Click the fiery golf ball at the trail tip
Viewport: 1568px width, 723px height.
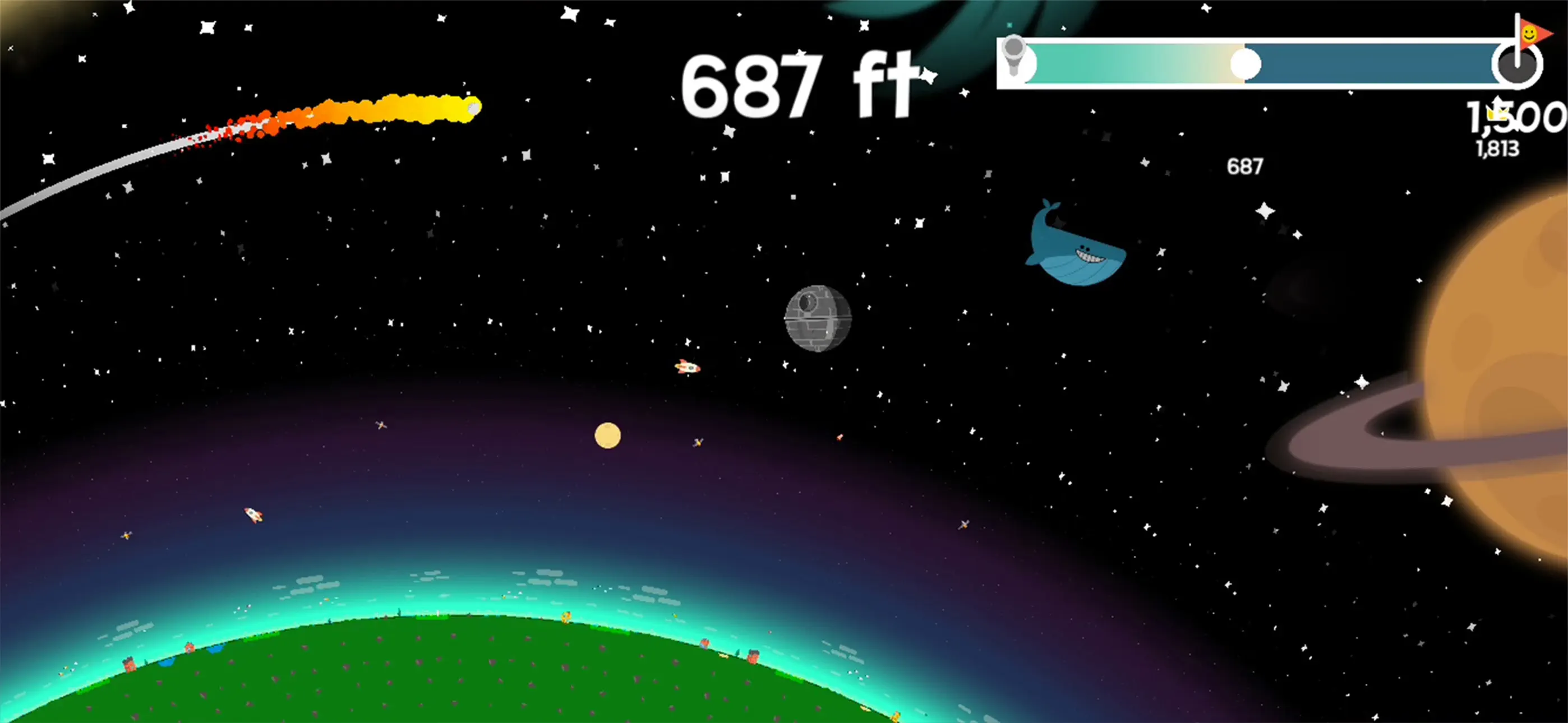click(473, 107)
